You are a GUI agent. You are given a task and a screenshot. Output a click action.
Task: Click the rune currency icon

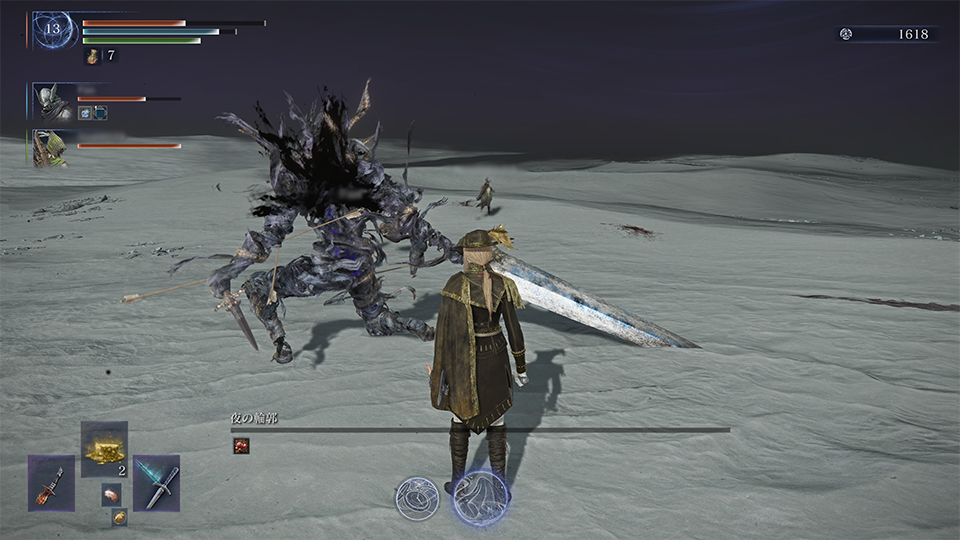(x=846, y=34)
